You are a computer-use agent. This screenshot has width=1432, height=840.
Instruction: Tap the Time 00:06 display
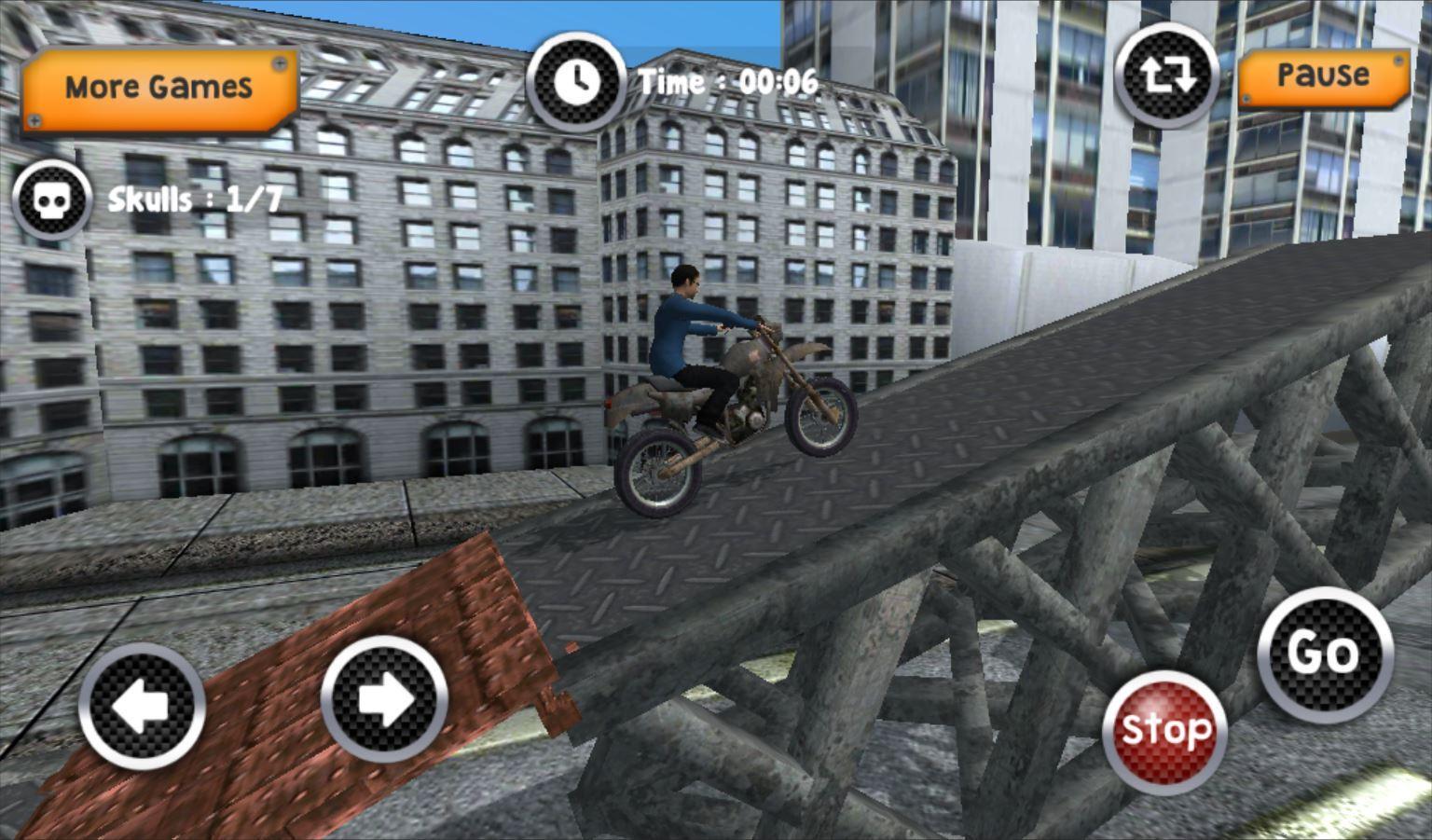(727, 82)
